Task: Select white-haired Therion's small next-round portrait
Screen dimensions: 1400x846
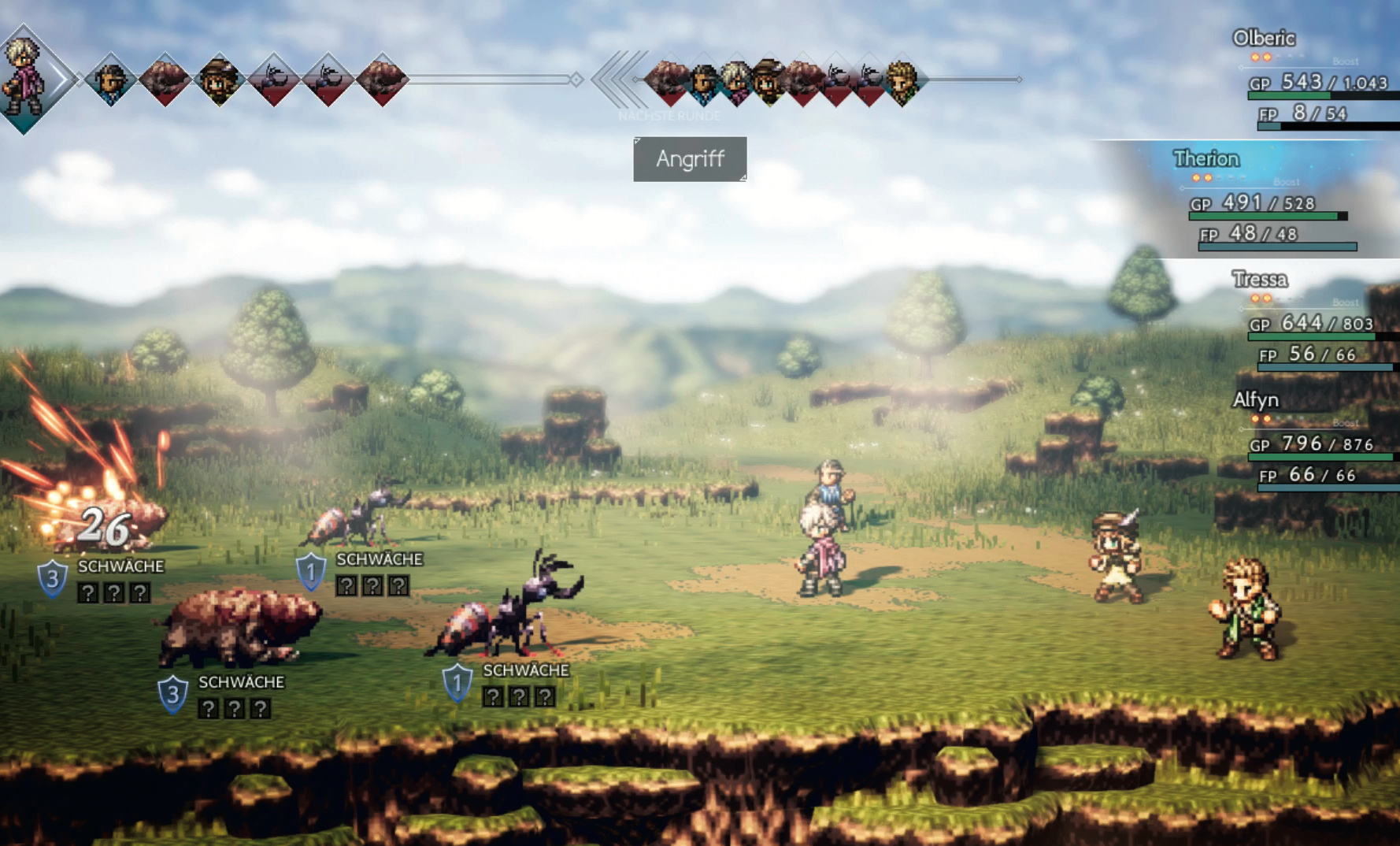Action: (736, 81)
